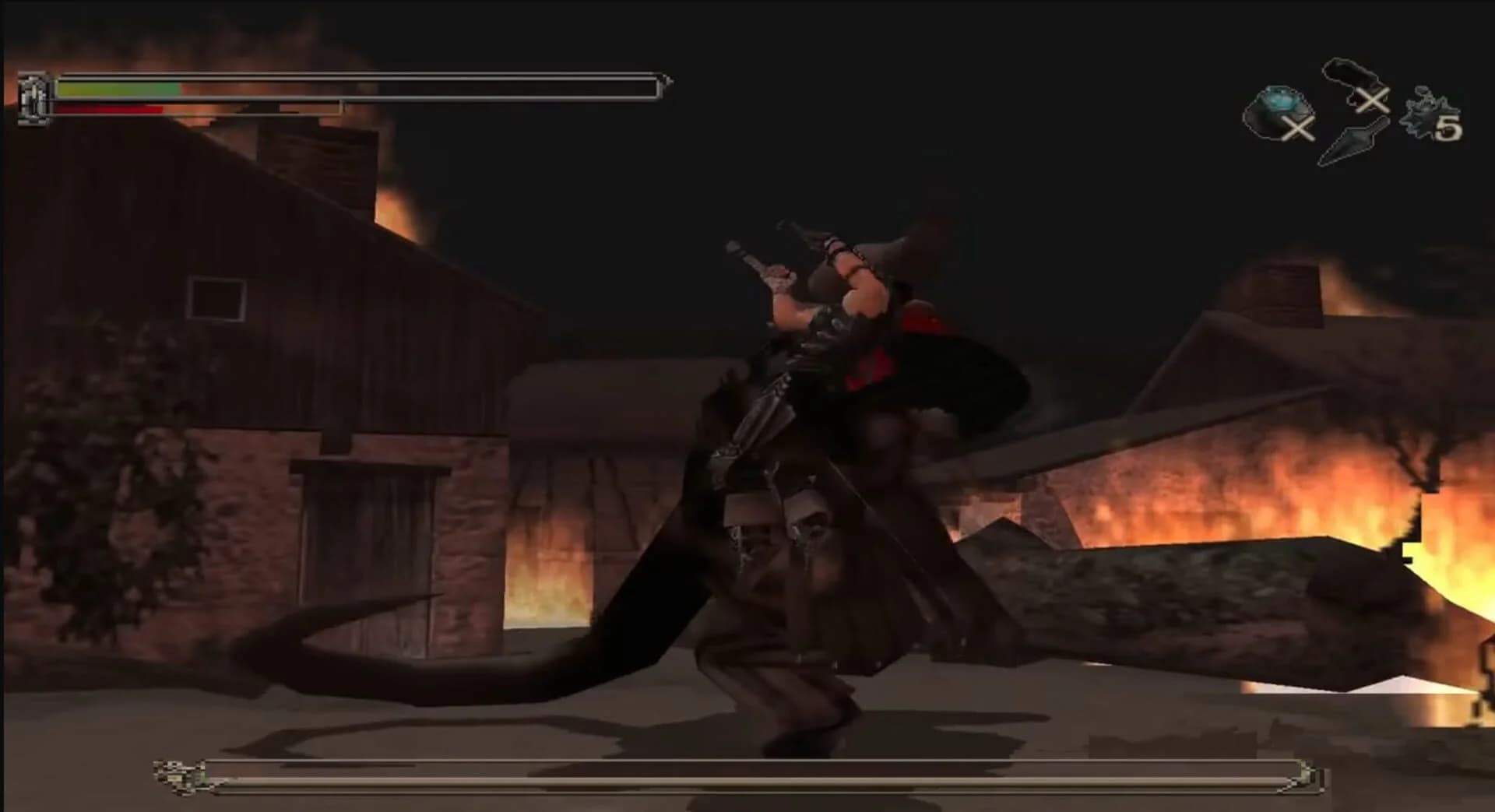
Task: Click the X marker on the elixir item
Action: point(1297,129)
